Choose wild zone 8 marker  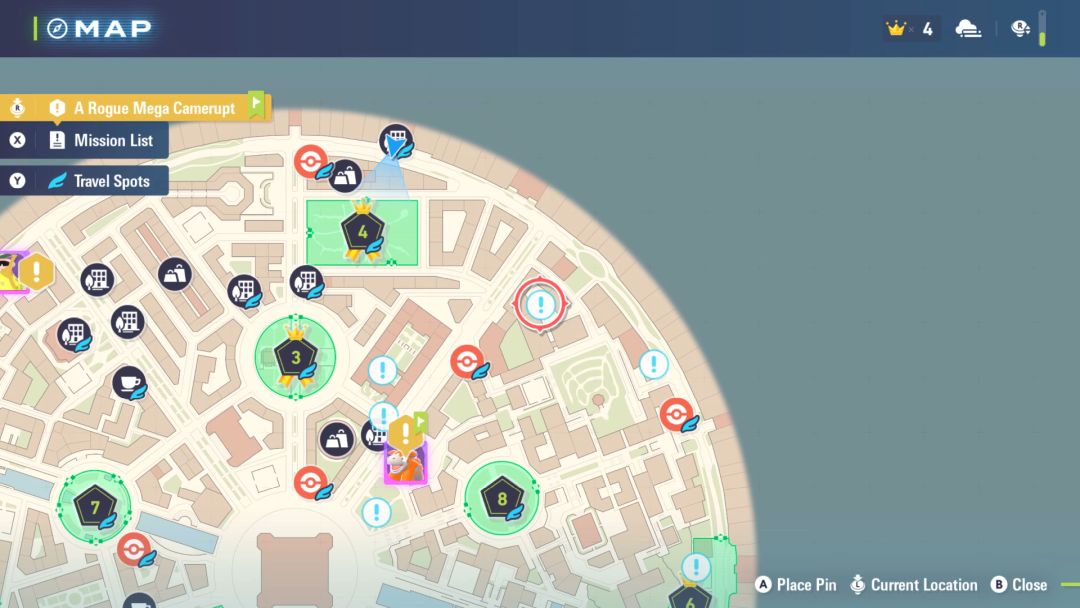click(501, 497)
